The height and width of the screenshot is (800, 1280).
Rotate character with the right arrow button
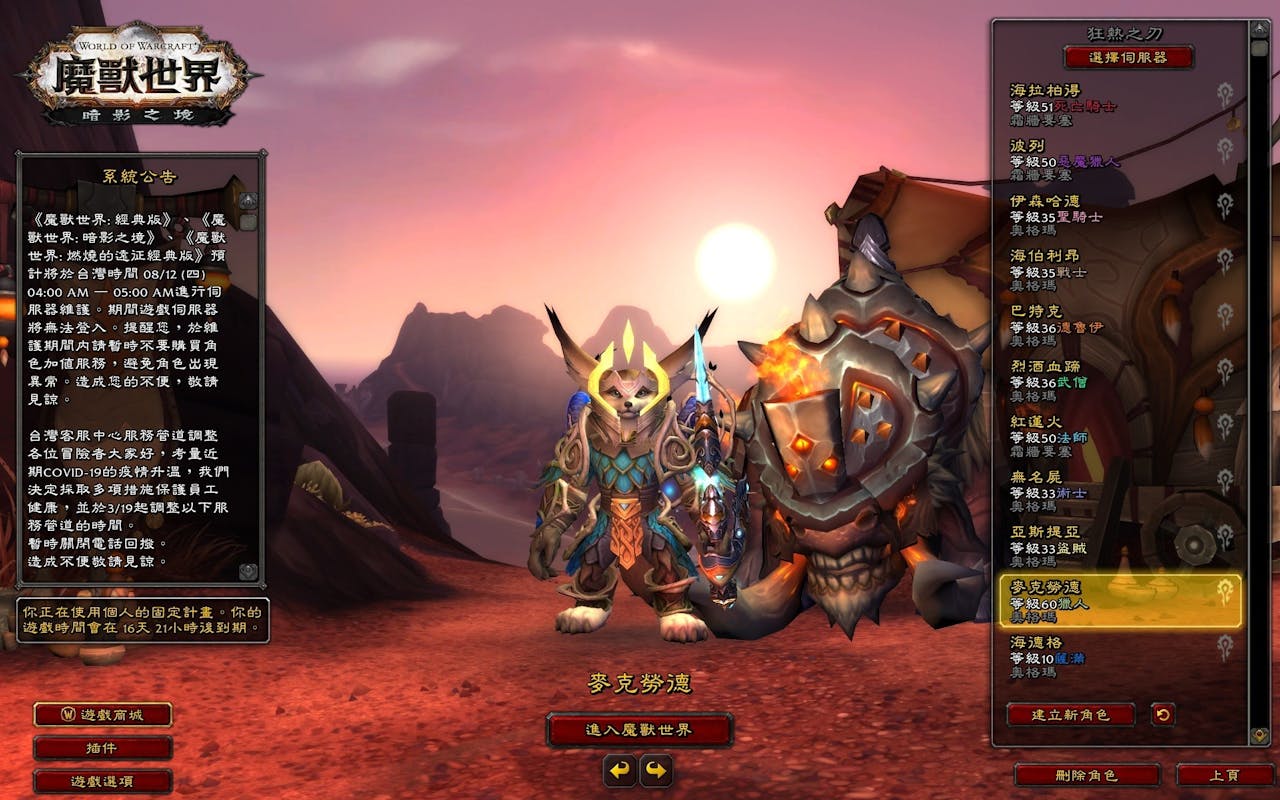pos(656,770)
